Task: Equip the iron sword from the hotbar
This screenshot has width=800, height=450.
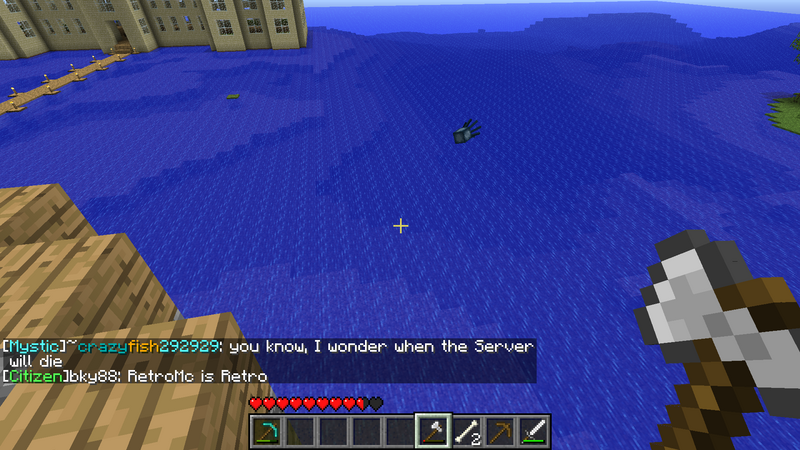Action: coord(534,432)
